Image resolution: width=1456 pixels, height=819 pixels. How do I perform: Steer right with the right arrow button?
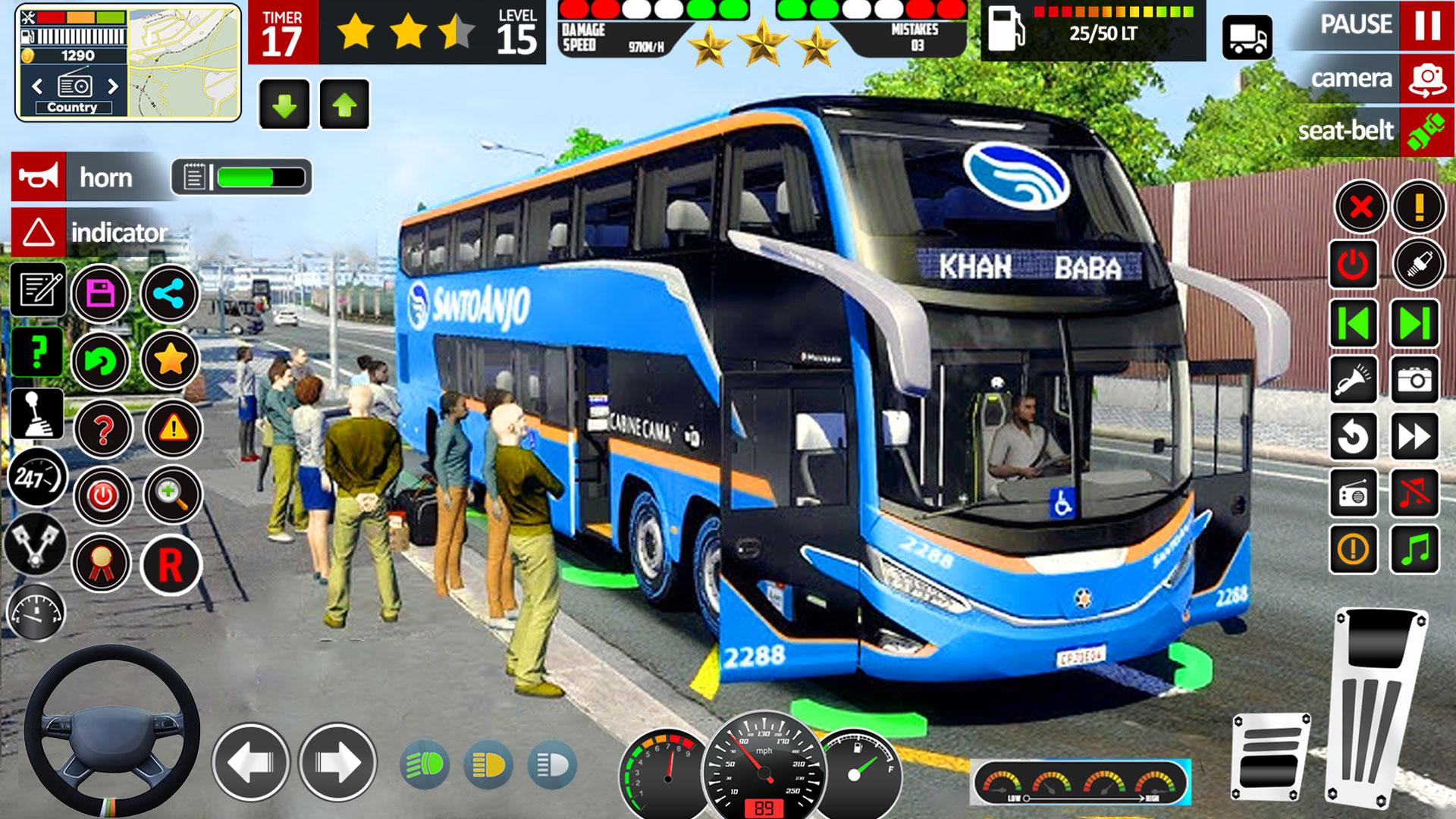tap(337, 762)
